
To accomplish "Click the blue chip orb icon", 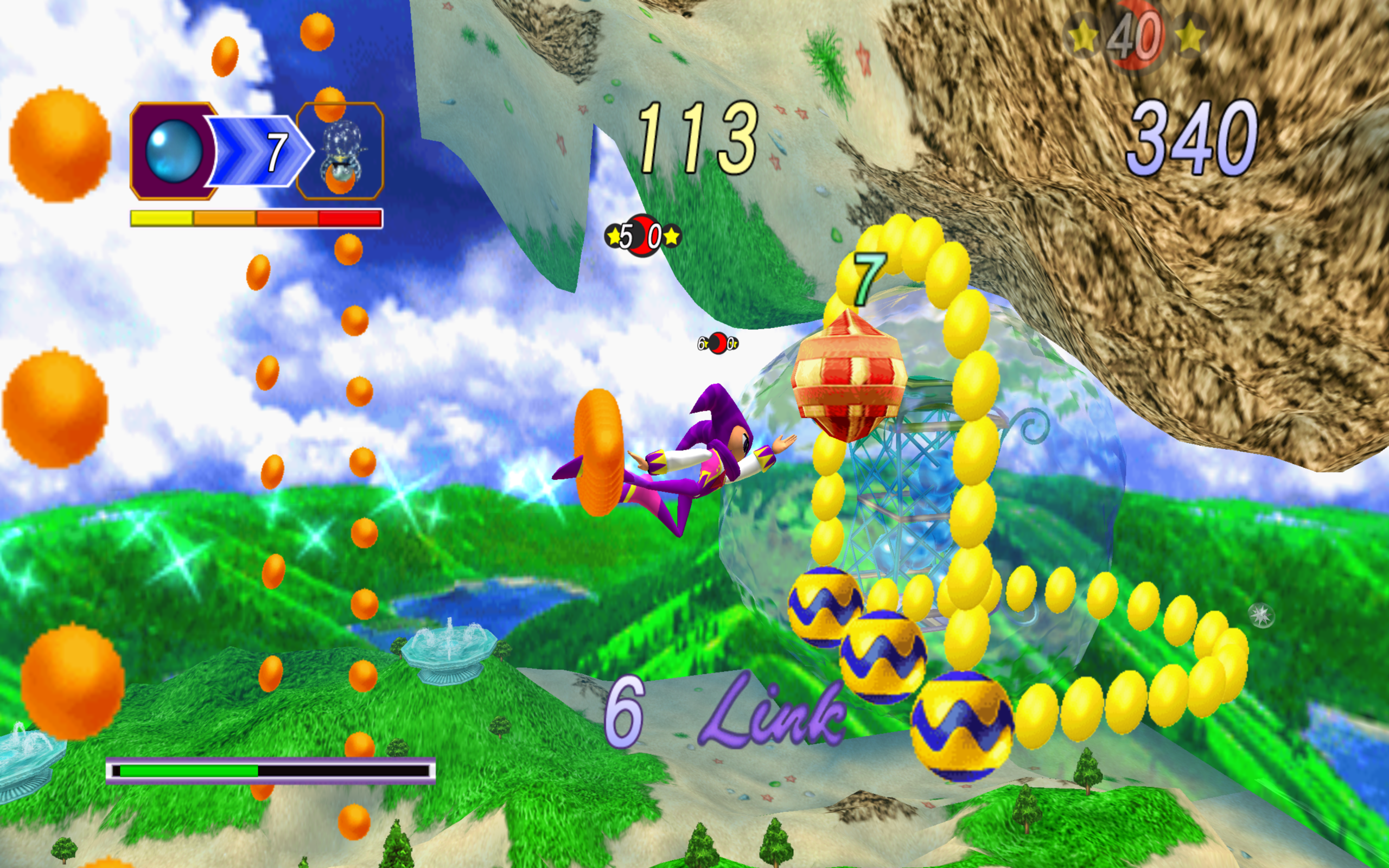I will click(x=174, y=151).
